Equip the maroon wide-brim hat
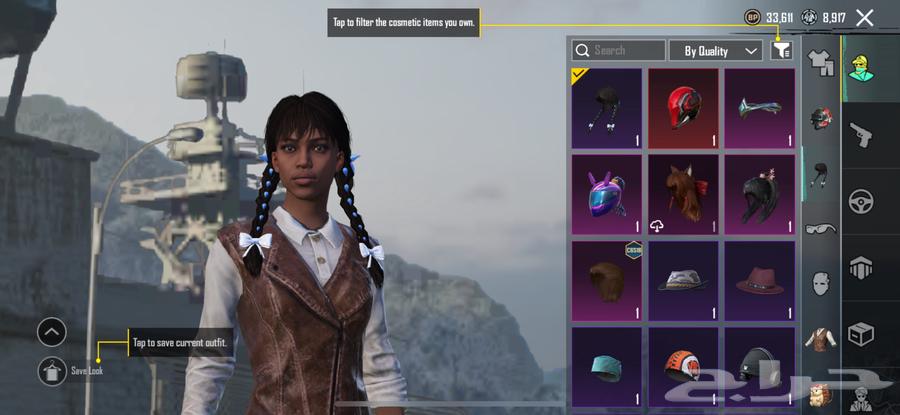The width and height of the screenshot is (900, 415). [x=759, y=280]
